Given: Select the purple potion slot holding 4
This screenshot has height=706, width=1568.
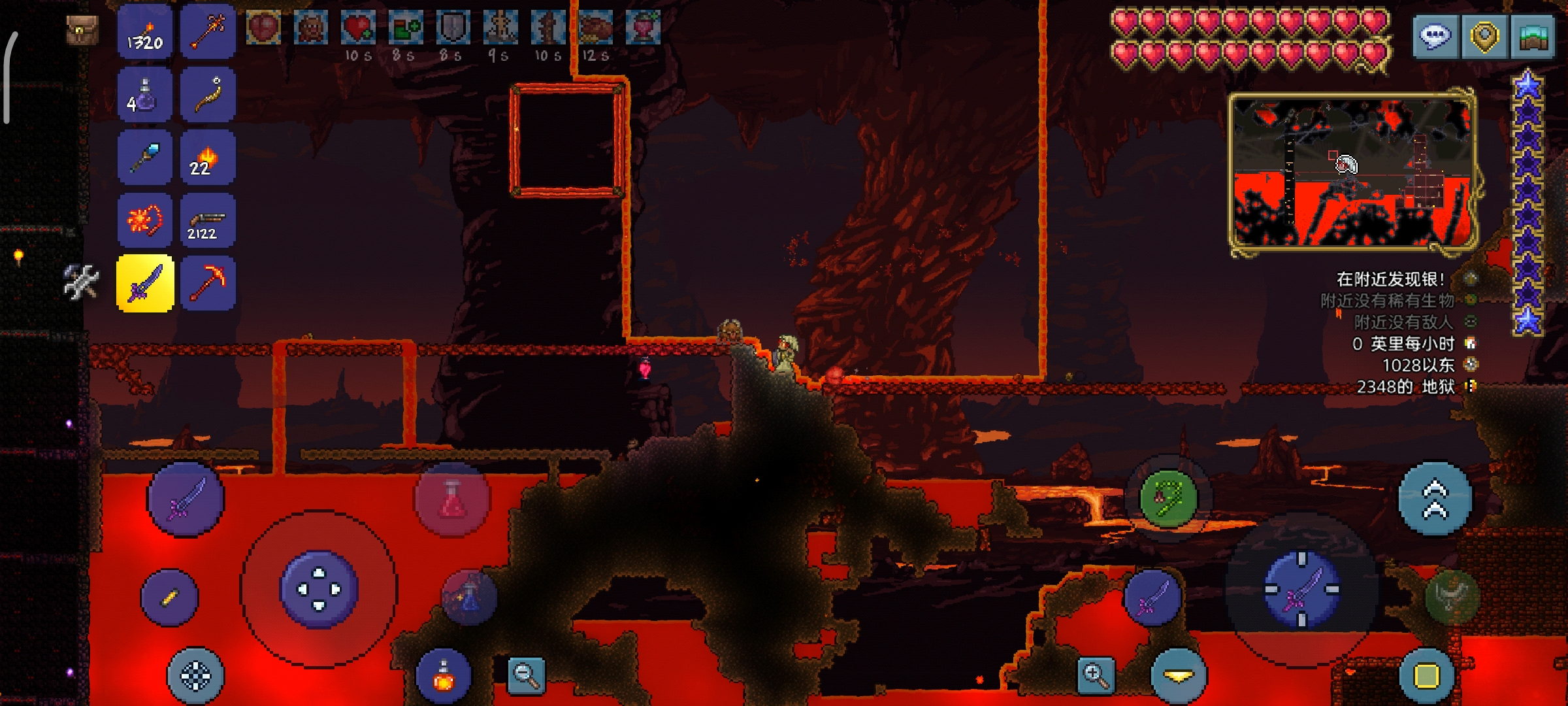Looking at the screenshot, I should [145, 95].
